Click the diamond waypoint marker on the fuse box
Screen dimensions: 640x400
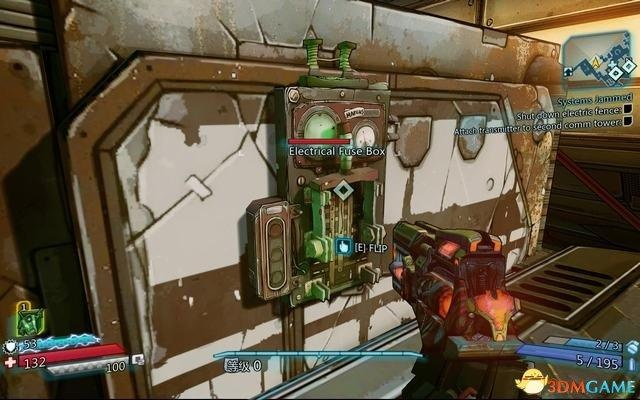(x=343, y=190)
